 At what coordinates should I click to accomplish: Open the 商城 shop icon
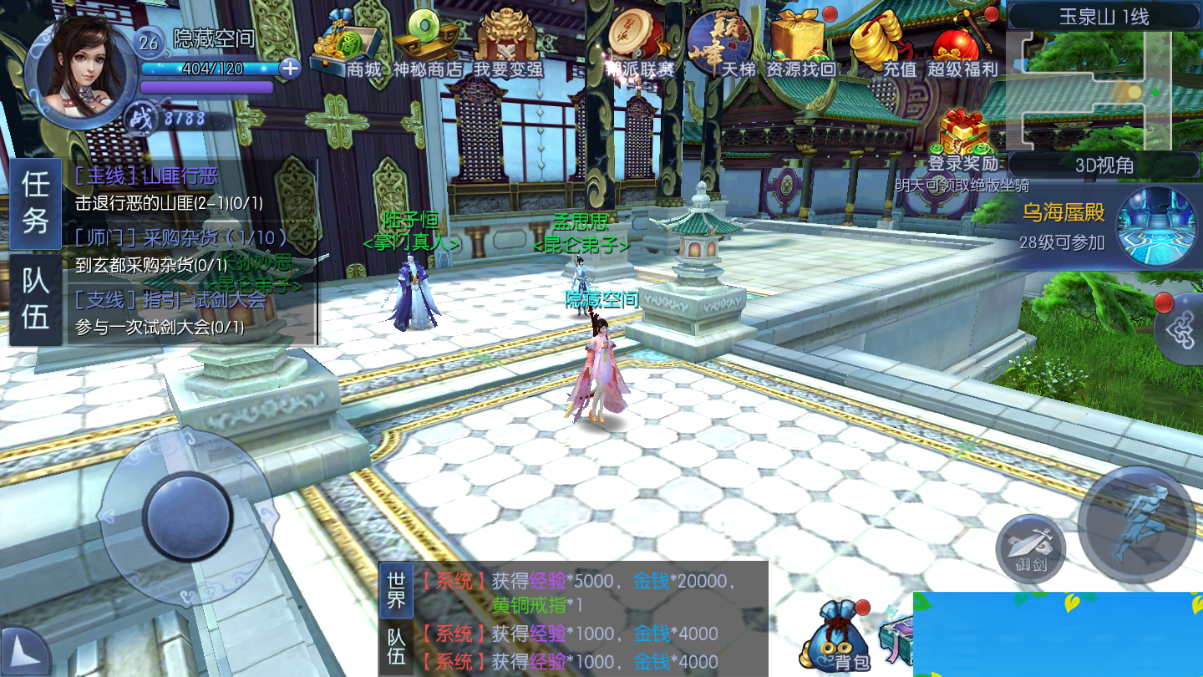[x=348, y=47]
